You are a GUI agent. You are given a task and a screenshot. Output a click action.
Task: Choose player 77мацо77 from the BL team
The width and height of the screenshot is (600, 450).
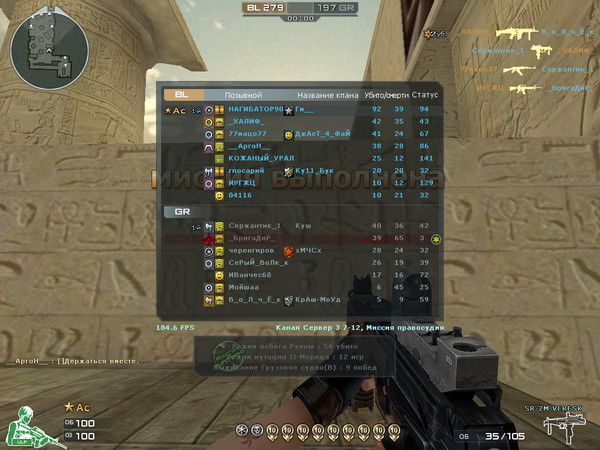pos(250,133)
